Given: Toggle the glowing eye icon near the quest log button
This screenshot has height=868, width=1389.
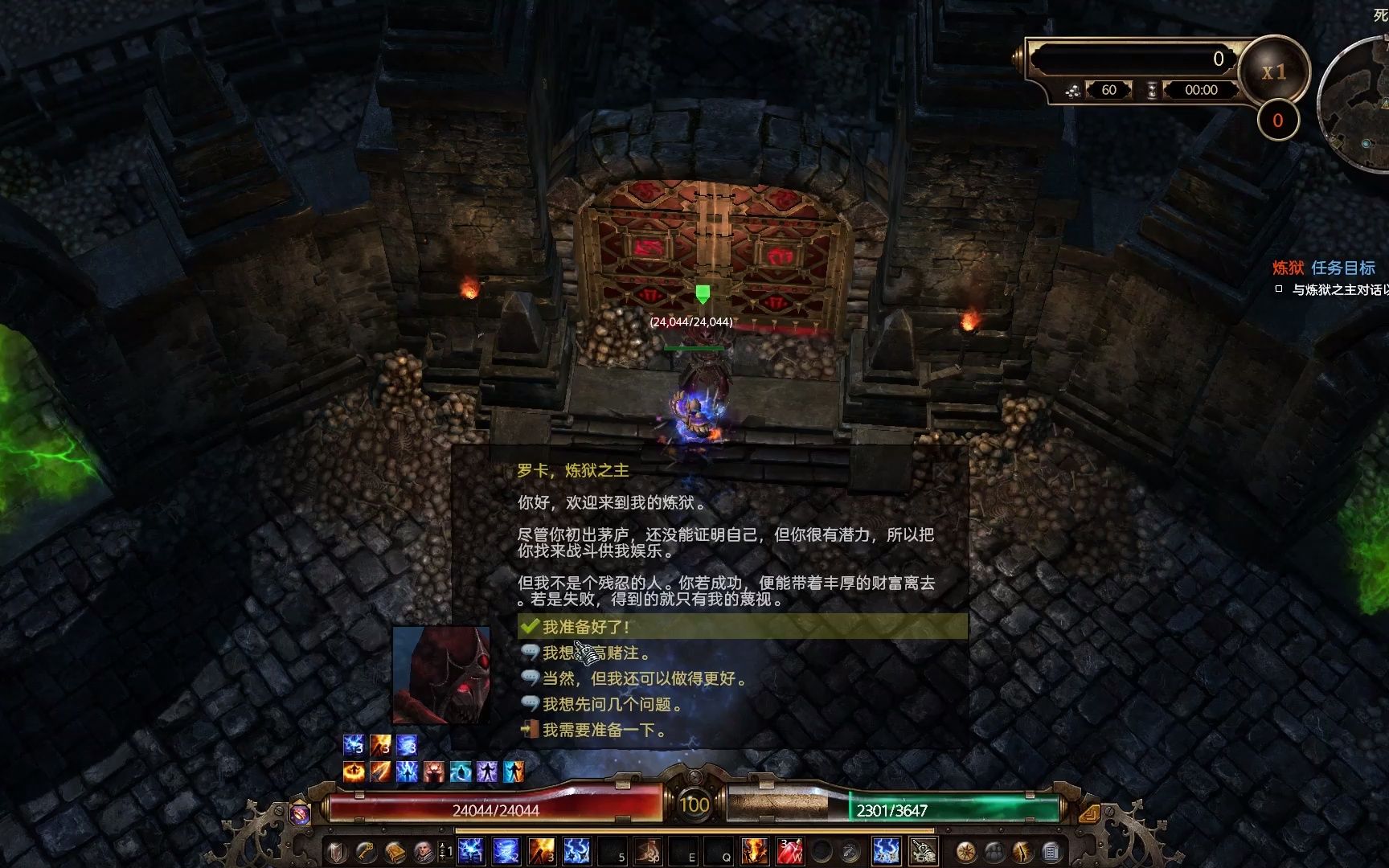Looking at the screenshot, I should coord(1022,852).
